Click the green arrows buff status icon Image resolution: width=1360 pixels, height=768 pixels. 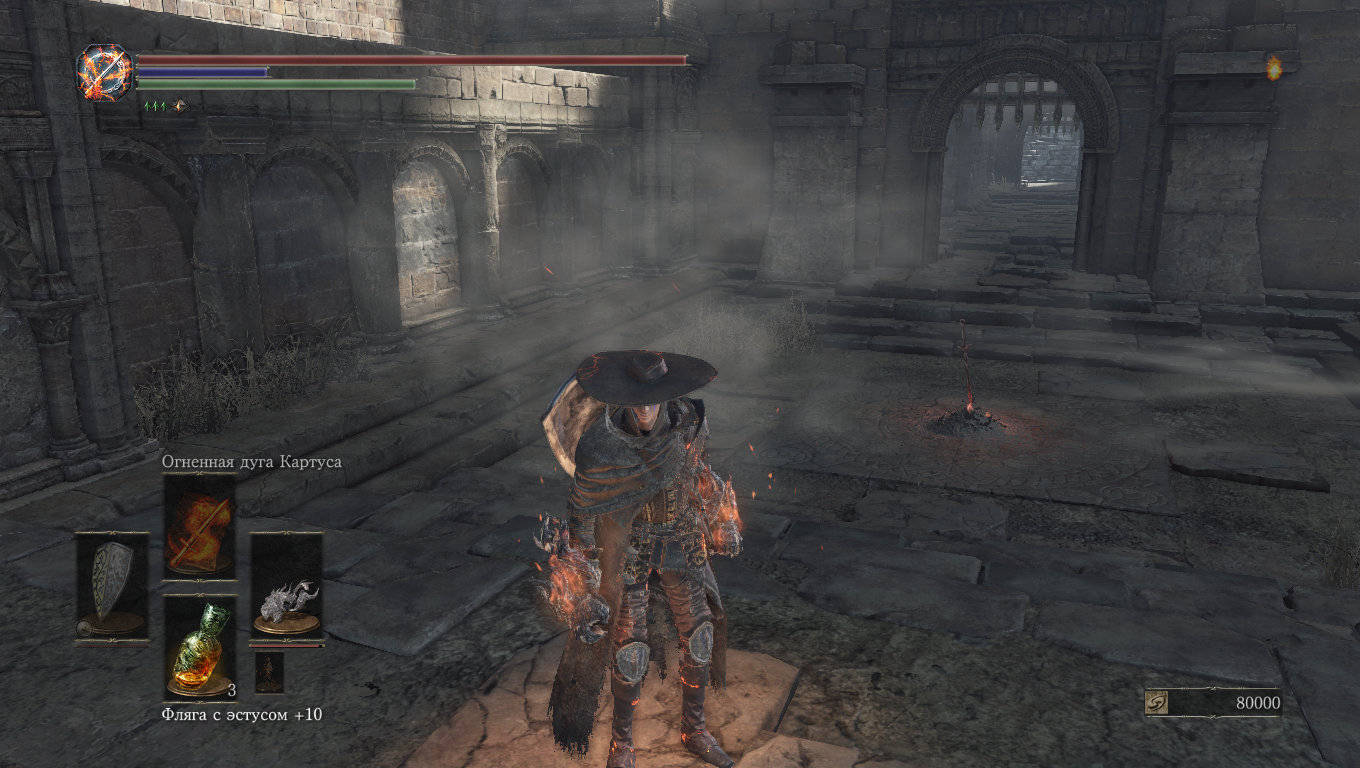(x=155, y=105)
